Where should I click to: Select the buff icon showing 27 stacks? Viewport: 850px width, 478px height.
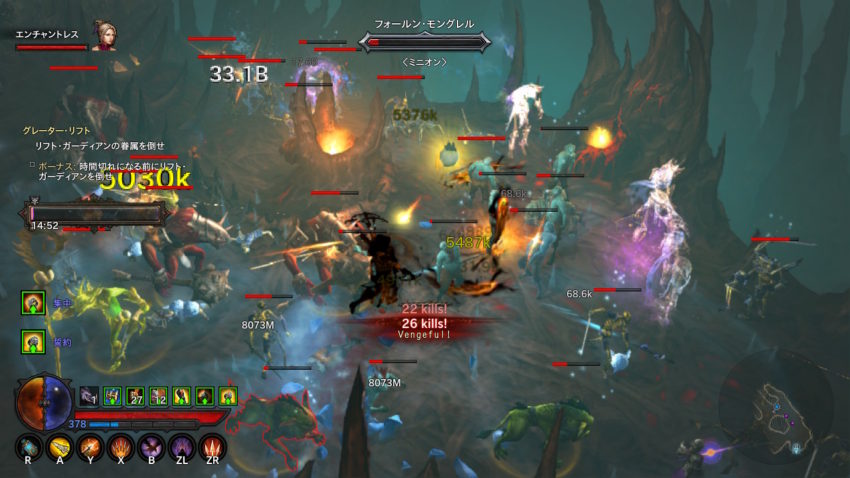click(135, 396)
